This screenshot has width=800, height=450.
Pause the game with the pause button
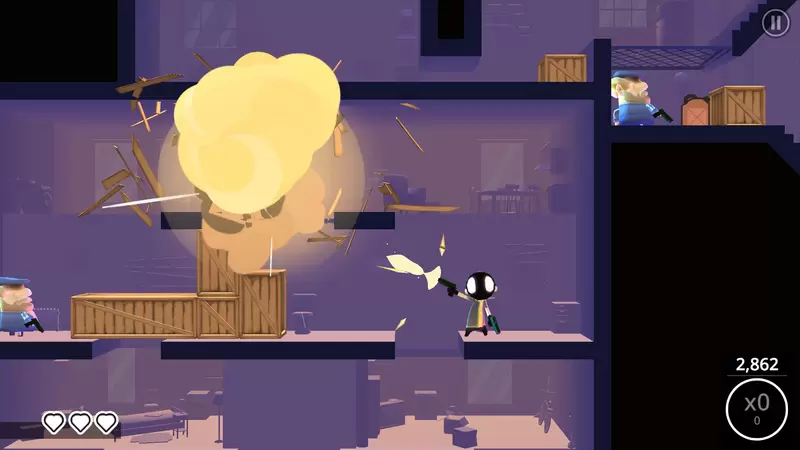(x=775, y=23)
